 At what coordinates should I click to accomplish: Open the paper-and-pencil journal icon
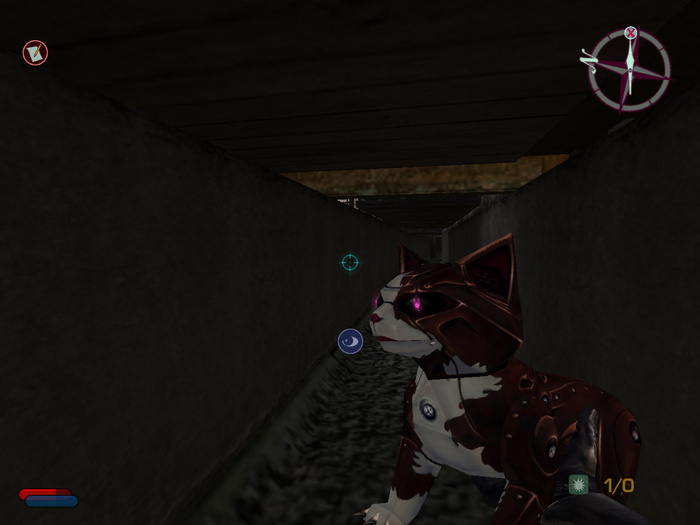pos(35,53)
